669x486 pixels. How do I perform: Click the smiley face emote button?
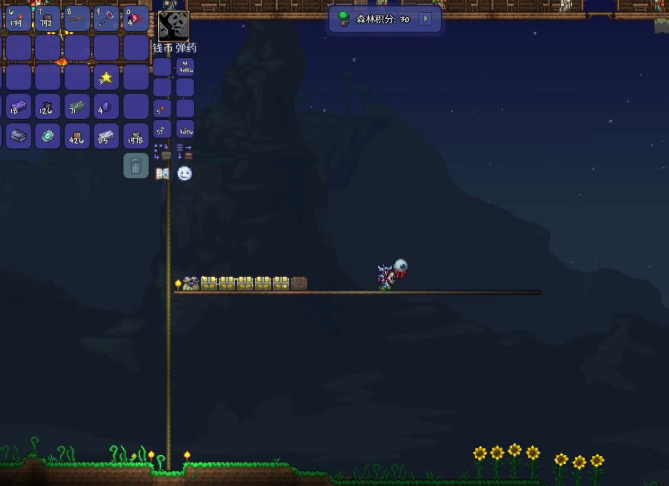pos(185,173)
